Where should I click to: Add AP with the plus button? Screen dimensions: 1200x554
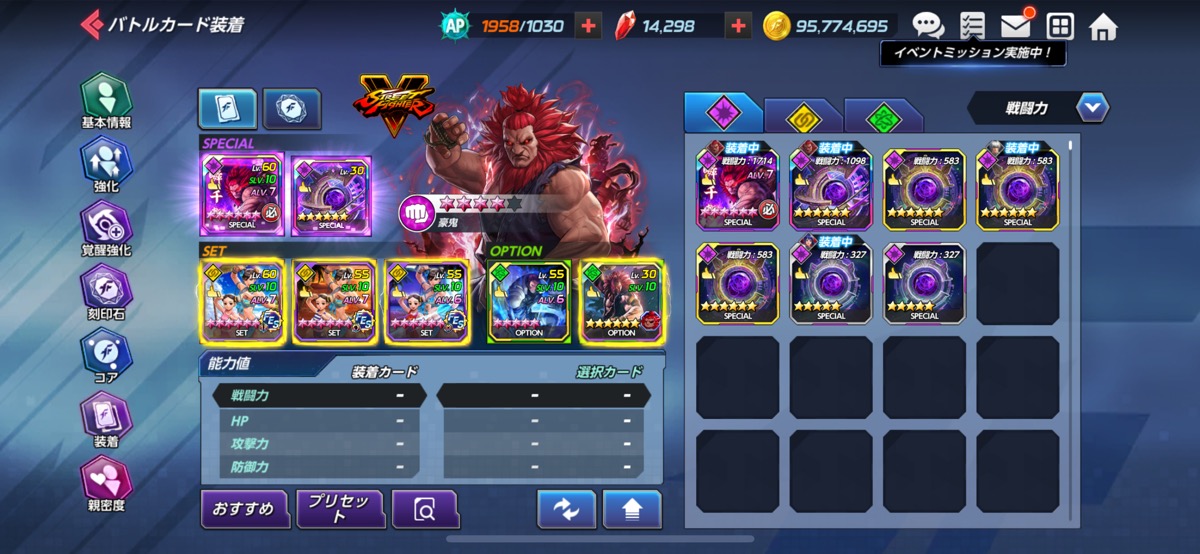click(589, 26)
